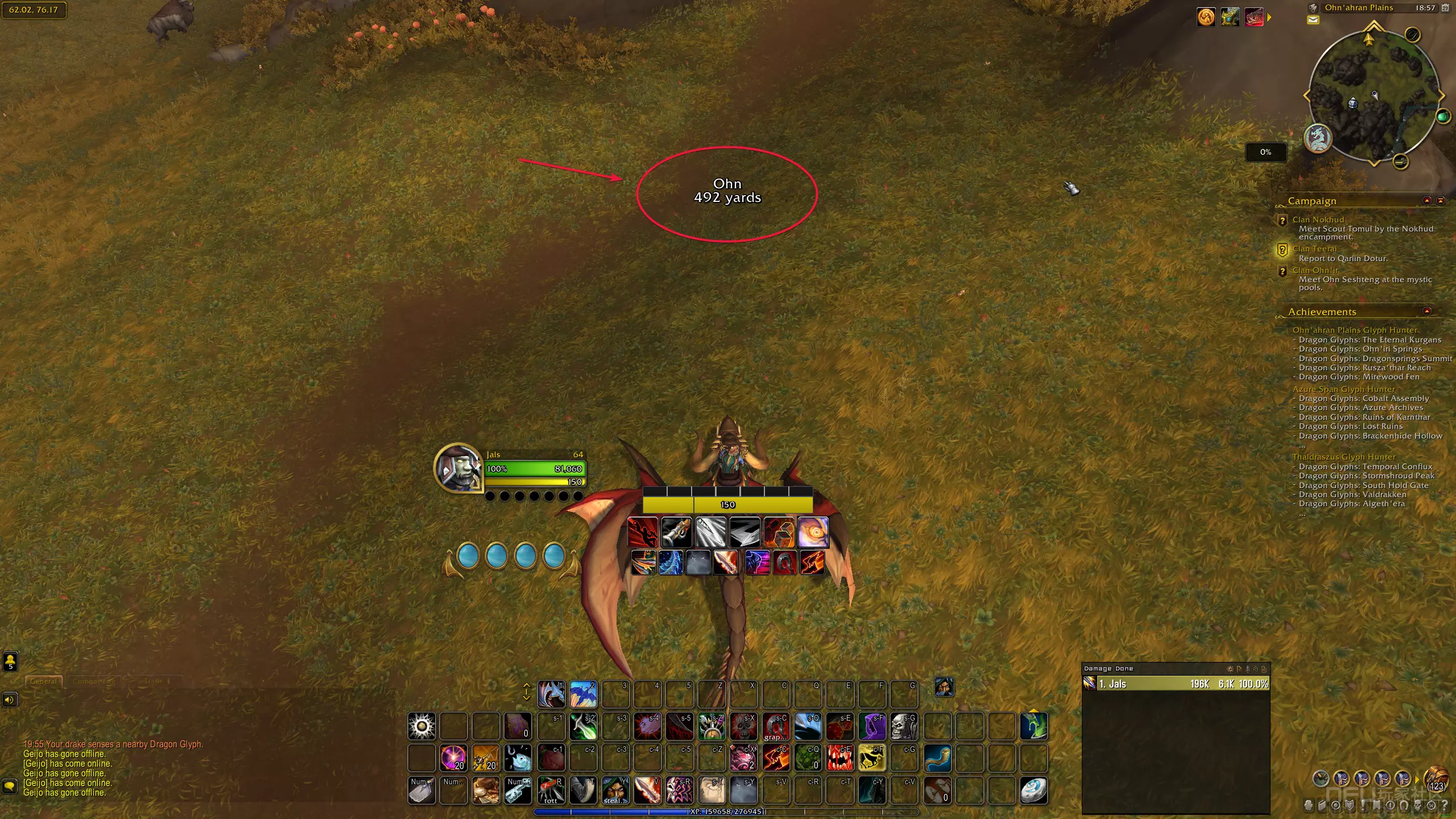
Task: Activate the golden horse mount ability
Action: [x=871, y=758]
